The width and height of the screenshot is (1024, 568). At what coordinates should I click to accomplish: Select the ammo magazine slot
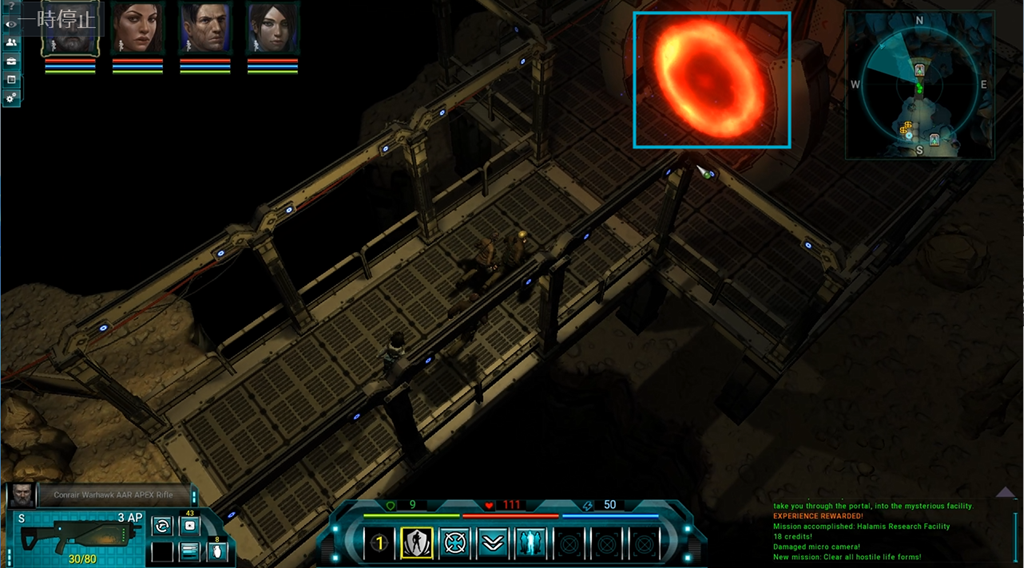coord(189,551)
